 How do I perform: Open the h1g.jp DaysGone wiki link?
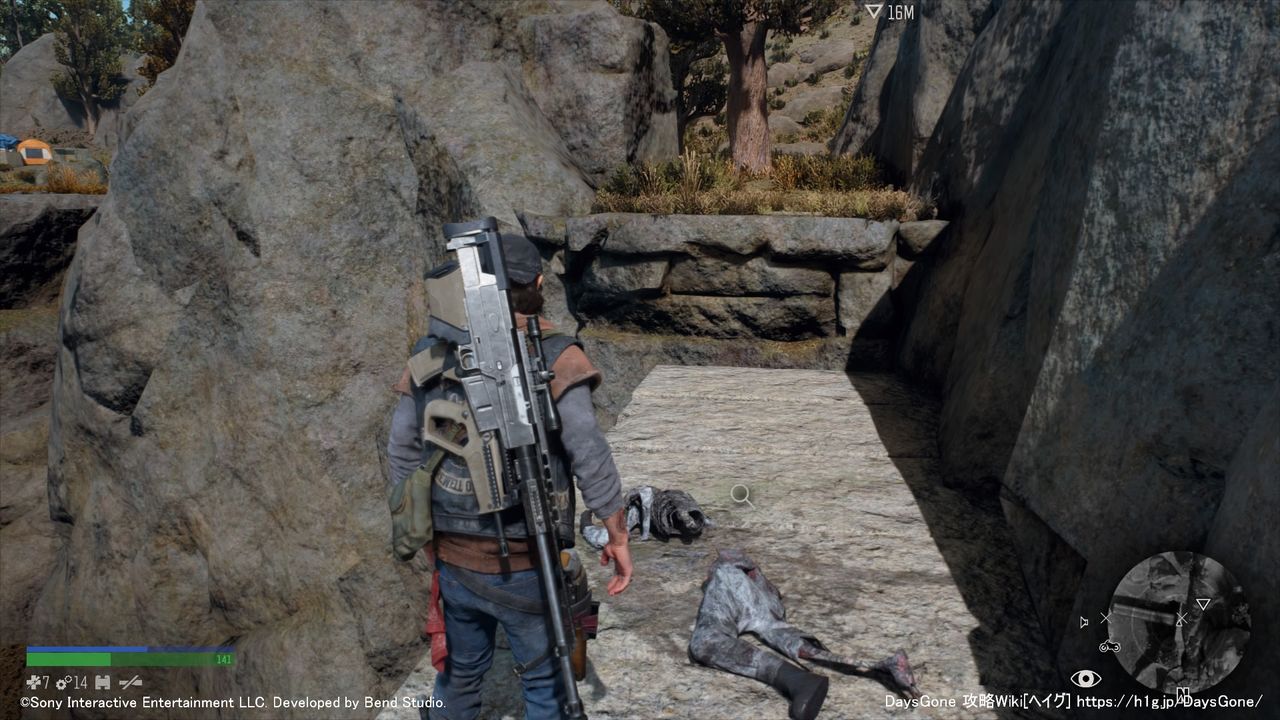click(x=1169, y=702)
